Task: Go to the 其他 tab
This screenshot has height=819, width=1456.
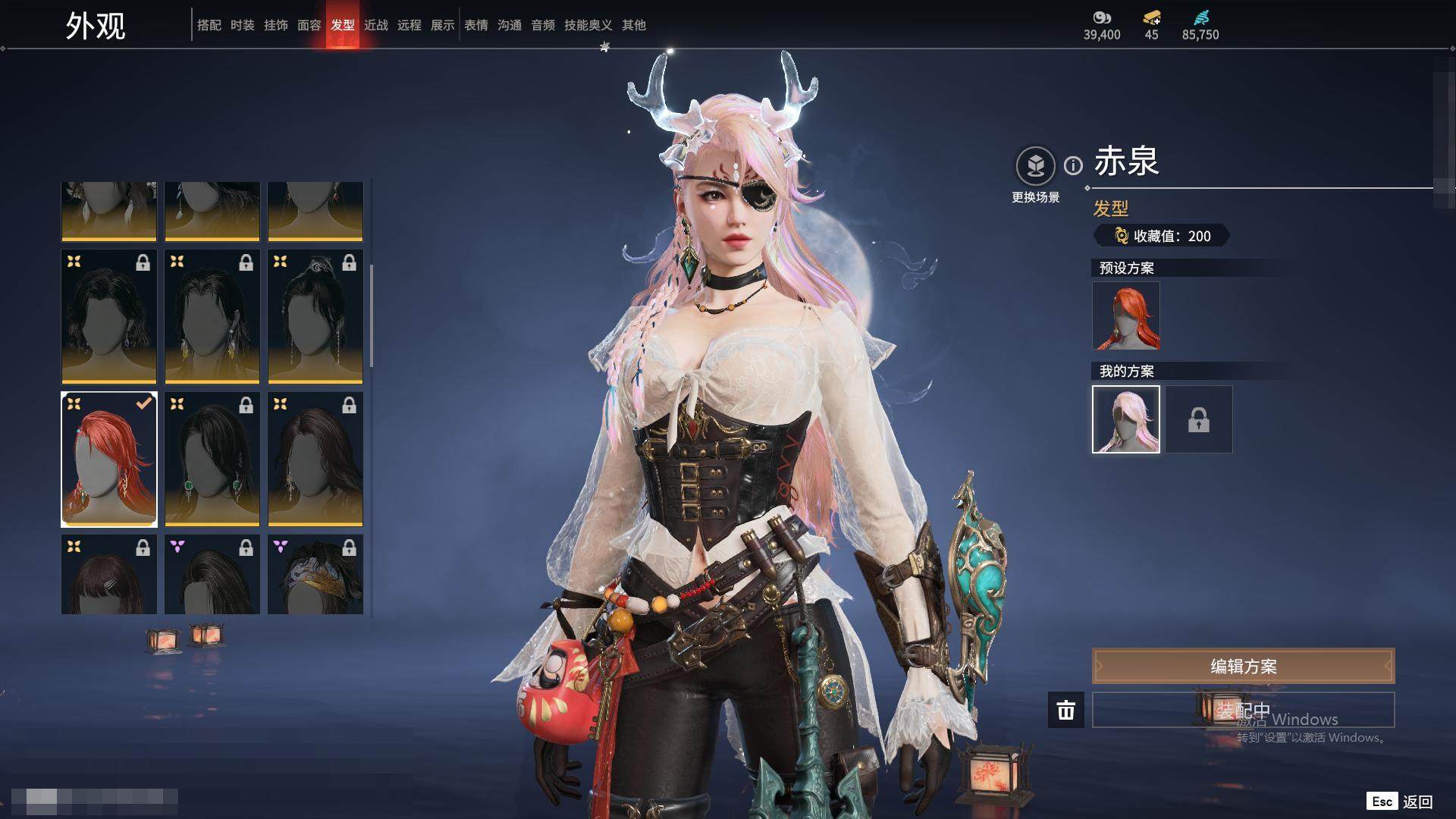Action: point(633,25)
